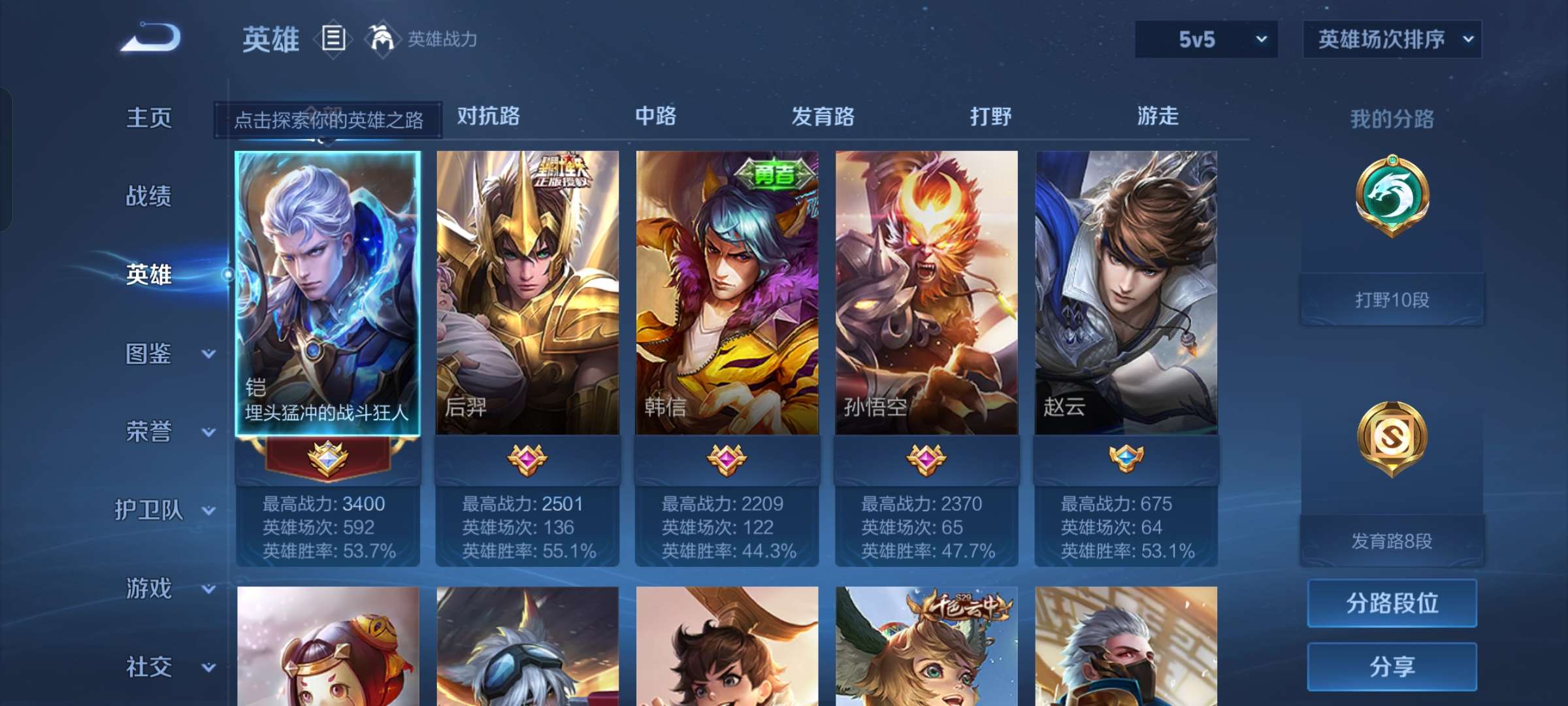Click the back arrow icon top left
This screenshot has height=706, width=1568.
point(149,39)
